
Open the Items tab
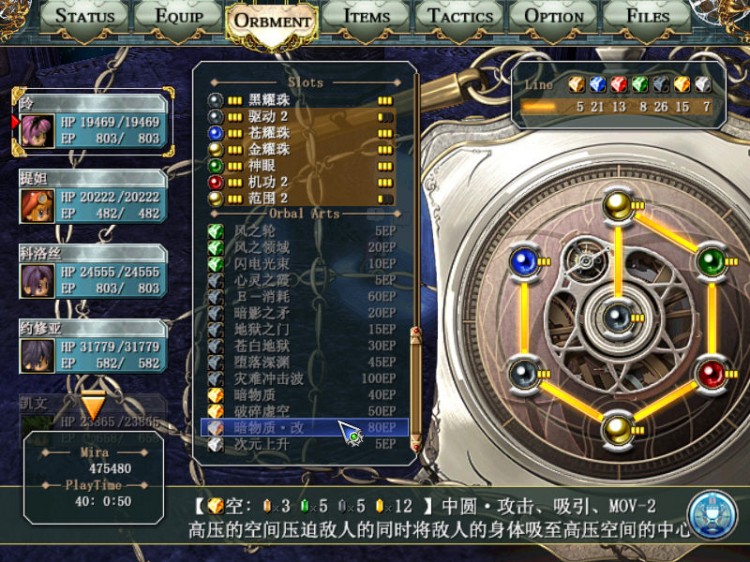click(x=366, y=16)
